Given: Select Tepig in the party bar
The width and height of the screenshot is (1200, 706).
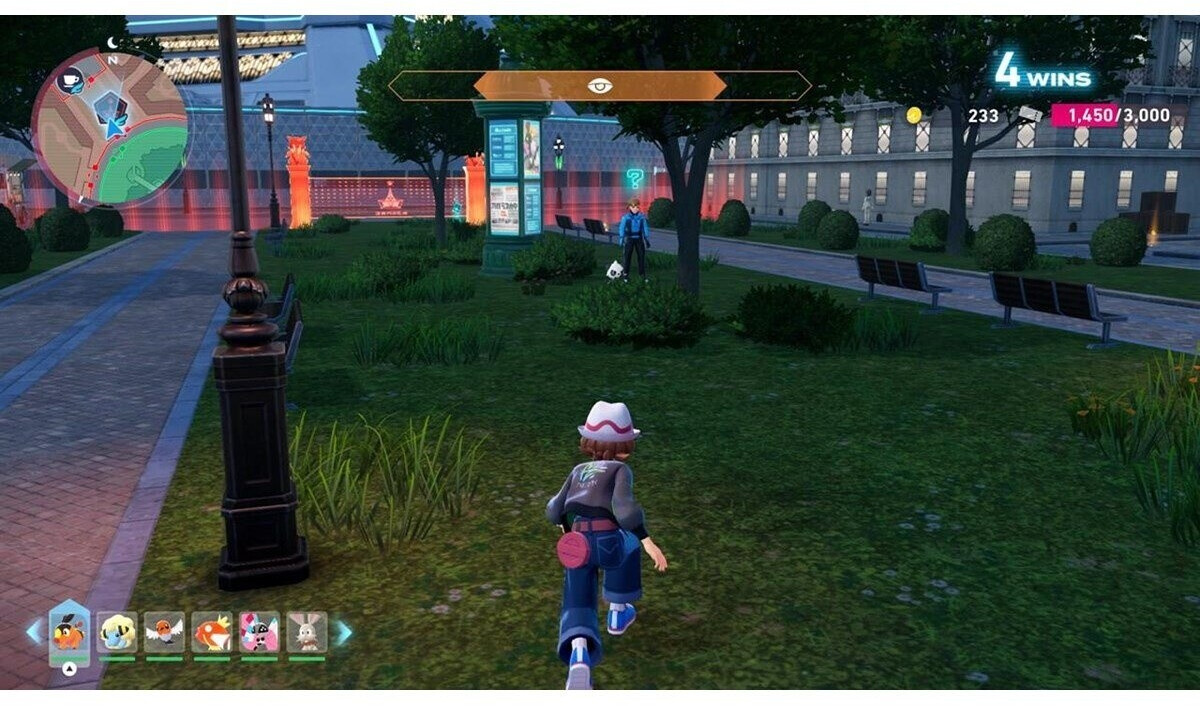Looking at the screenshot, I should [x=69, y=631].
